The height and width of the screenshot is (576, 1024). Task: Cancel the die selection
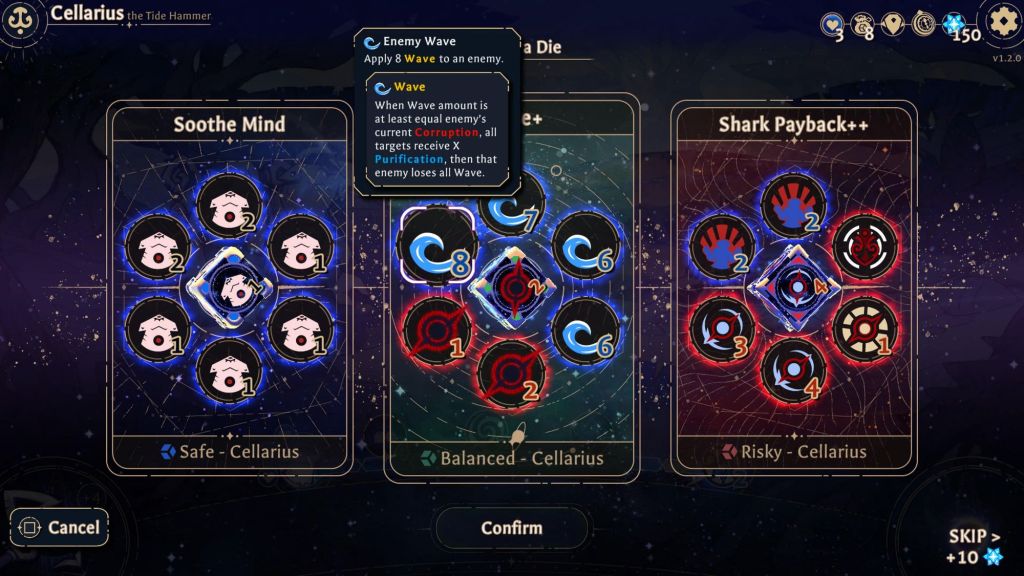point(59,527)
